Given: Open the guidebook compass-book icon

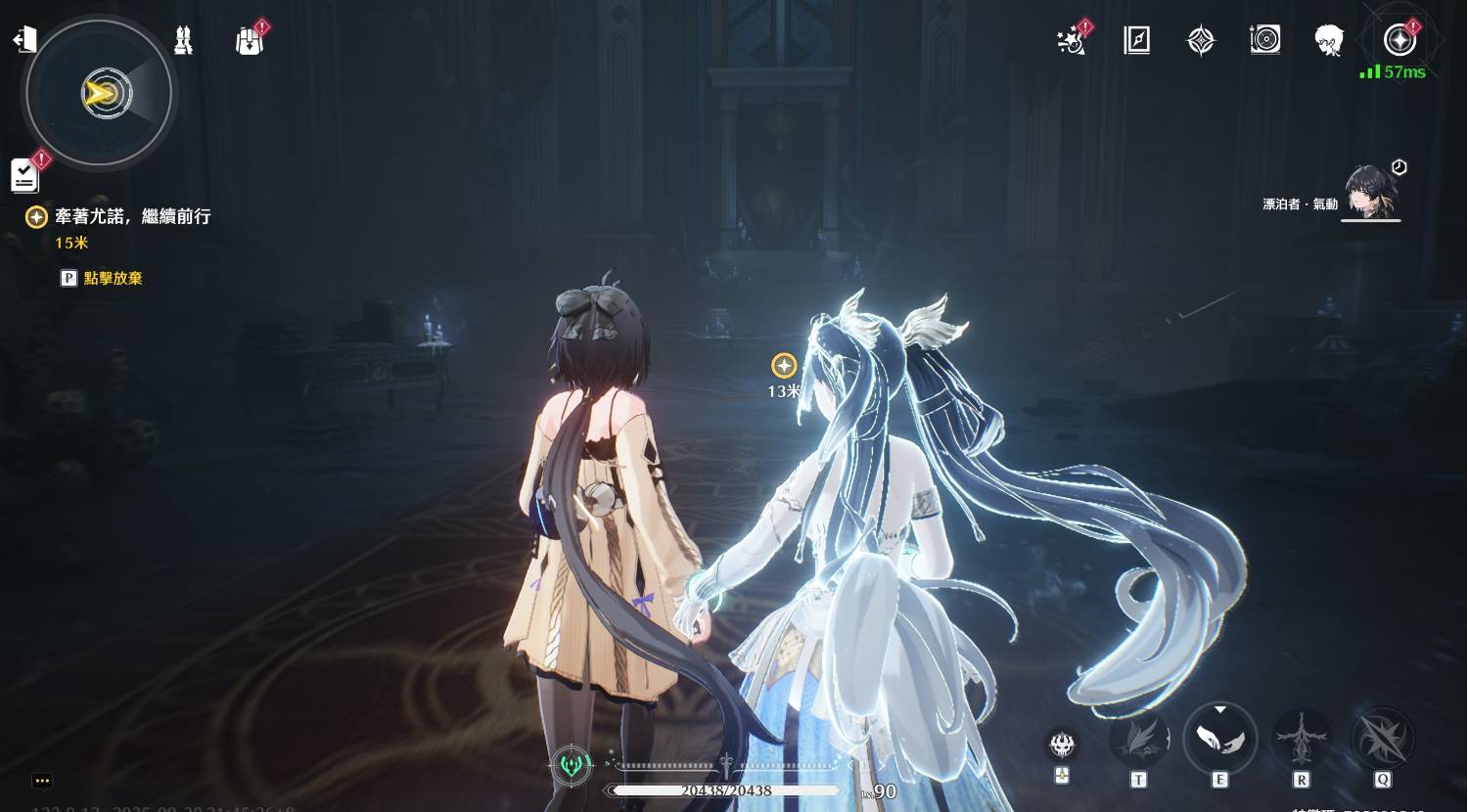Looking at the screenshot, I should [x=1136, y=40].
